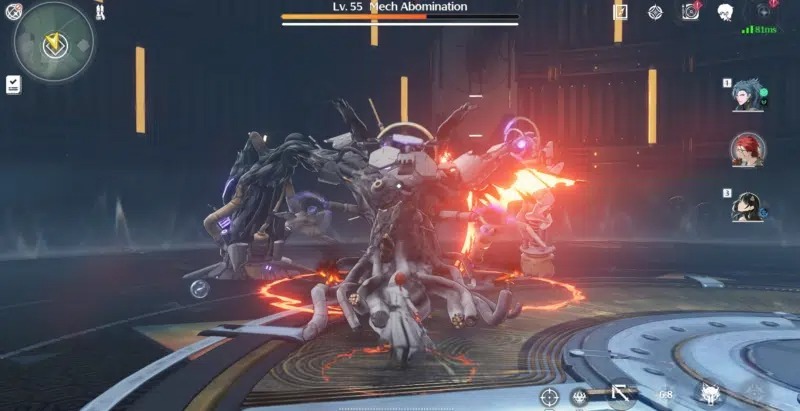Open the circular minimap
The width and height of the screenshot is (800, 411).
(53, 43)
